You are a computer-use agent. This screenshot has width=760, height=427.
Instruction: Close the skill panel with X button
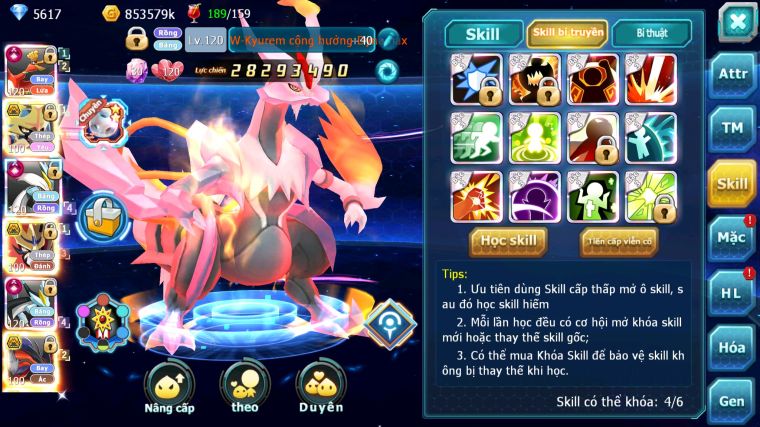(x=736, y=22)
